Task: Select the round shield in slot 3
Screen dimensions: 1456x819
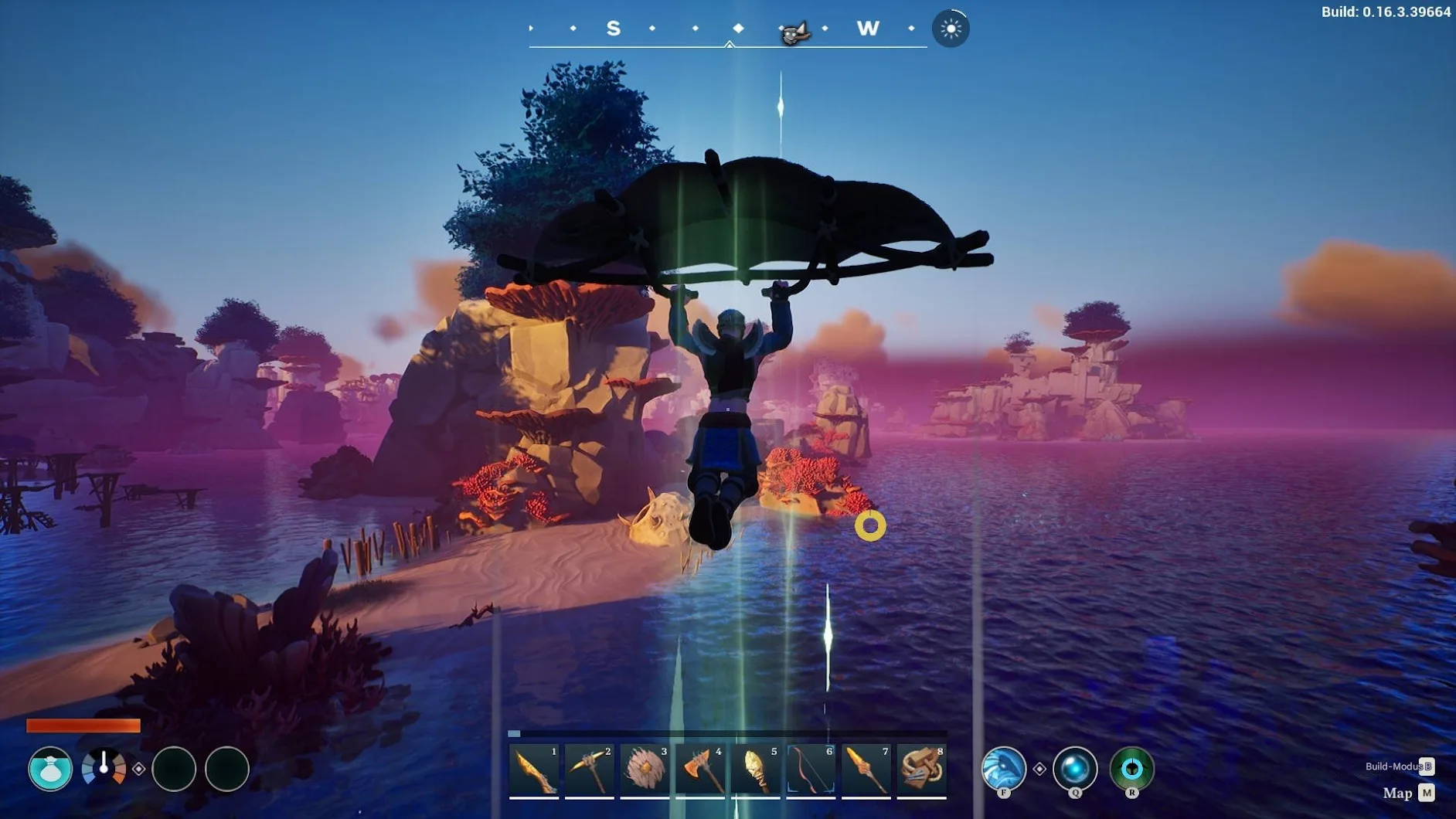Action: pyautogui.click(x=645, y=770)
